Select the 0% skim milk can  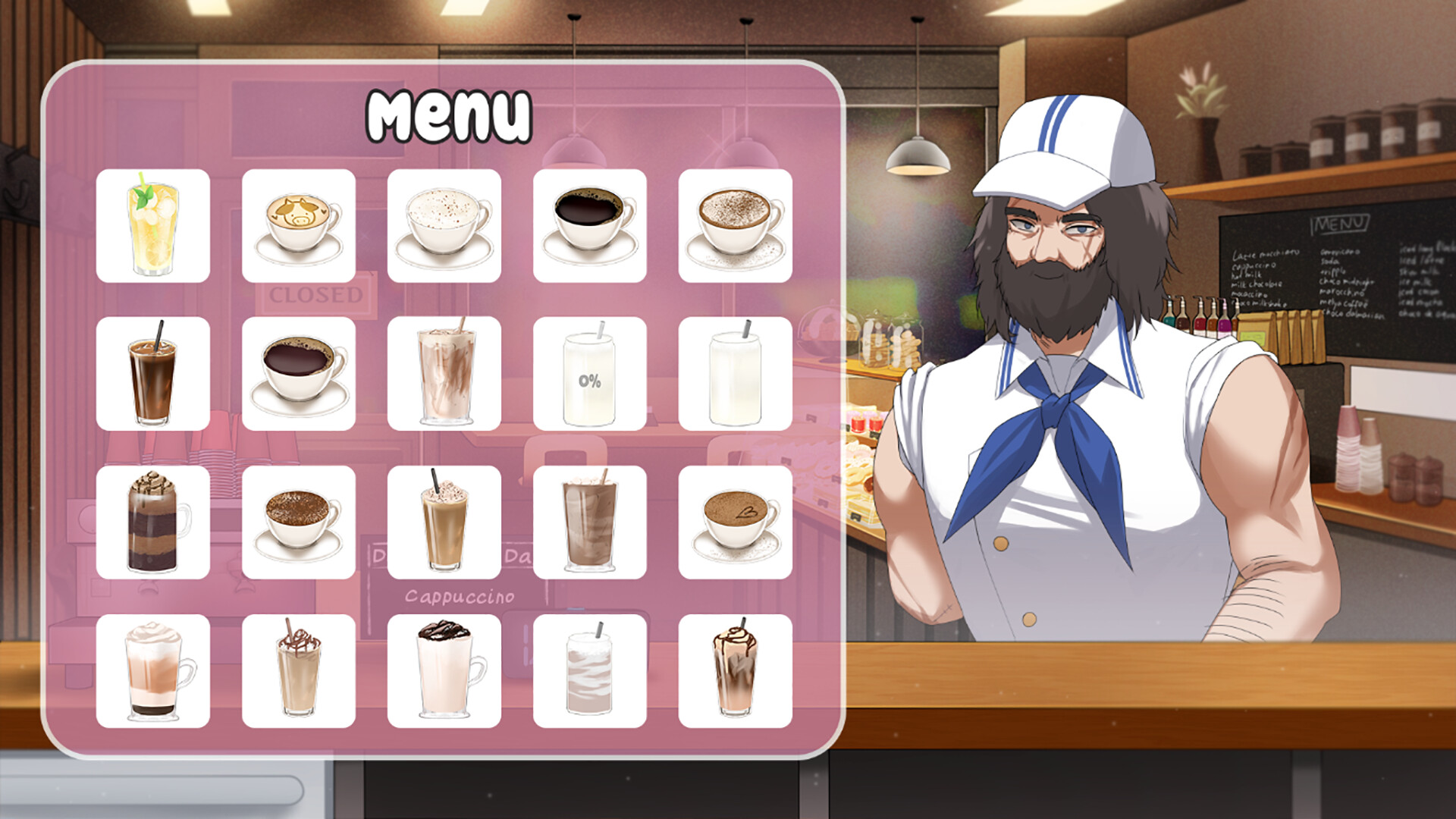tap(590, 372)
